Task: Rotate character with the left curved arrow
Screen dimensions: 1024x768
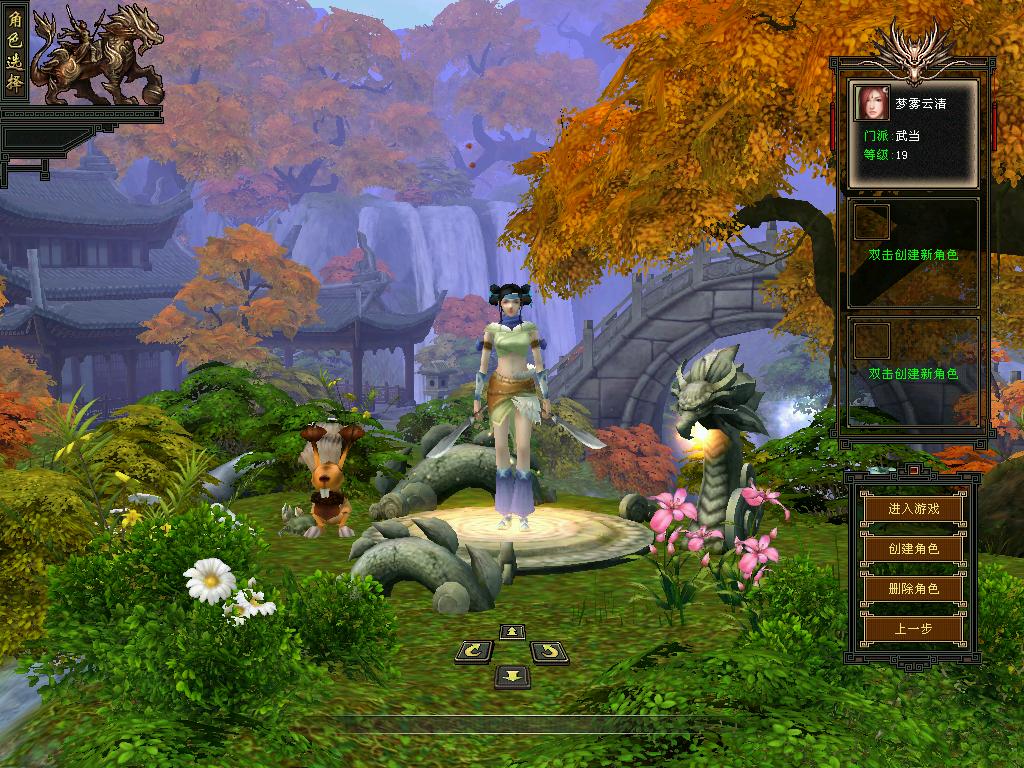Action: pos(474,653)
